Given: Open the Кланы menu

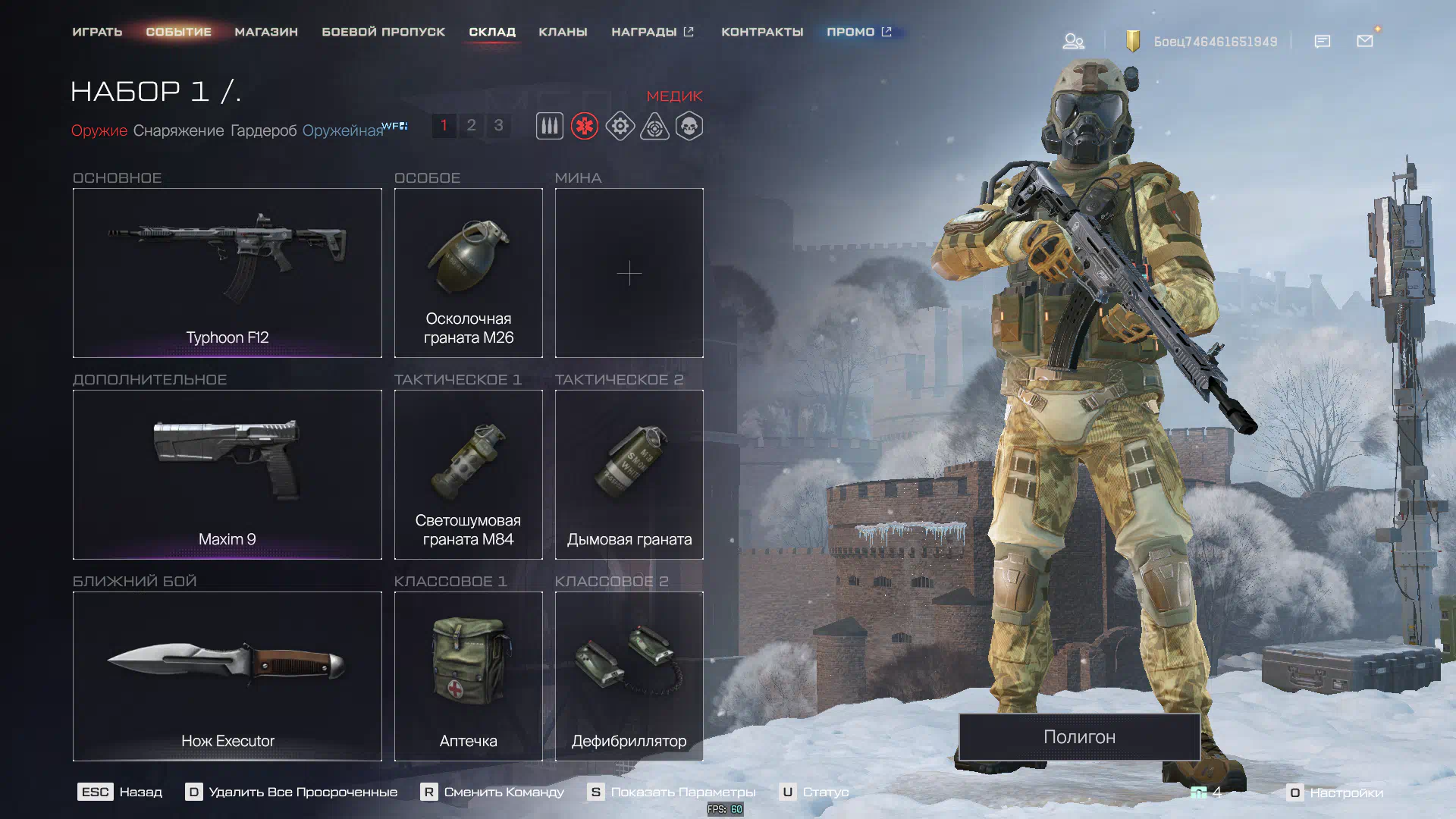Looking at the screenshot, I should tap(563, 32).
